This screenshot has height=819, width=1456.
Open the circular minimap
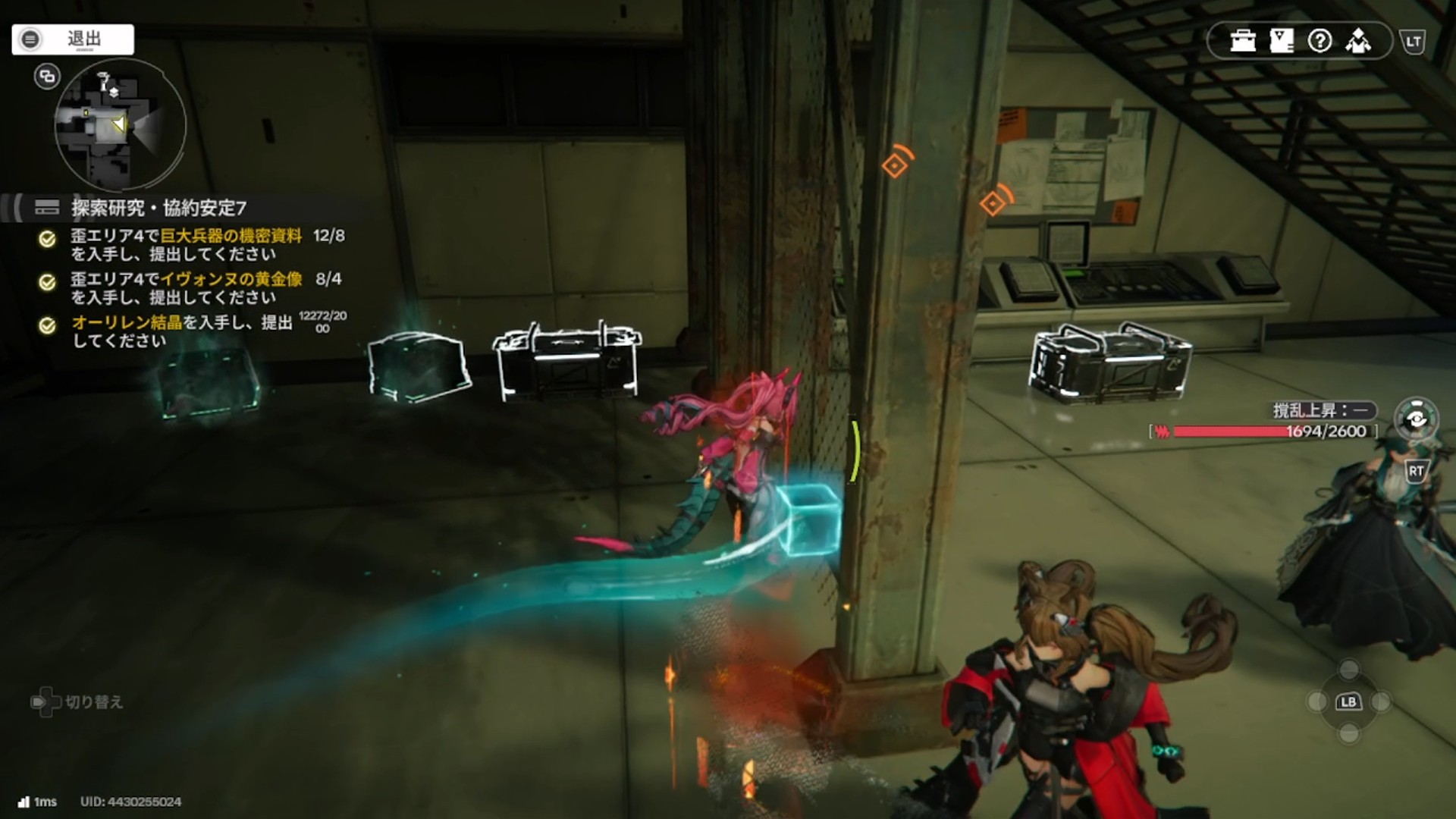click(x=120, y=125)
